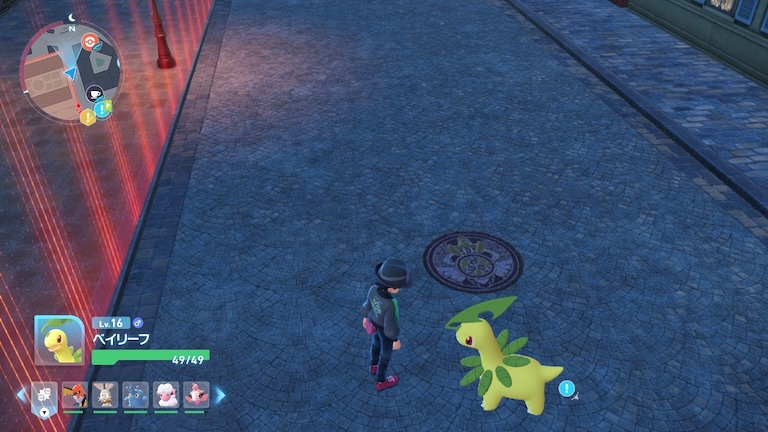Open the circular minimap
The height and width of the screenshot is (432, 768).
(70, 70)
